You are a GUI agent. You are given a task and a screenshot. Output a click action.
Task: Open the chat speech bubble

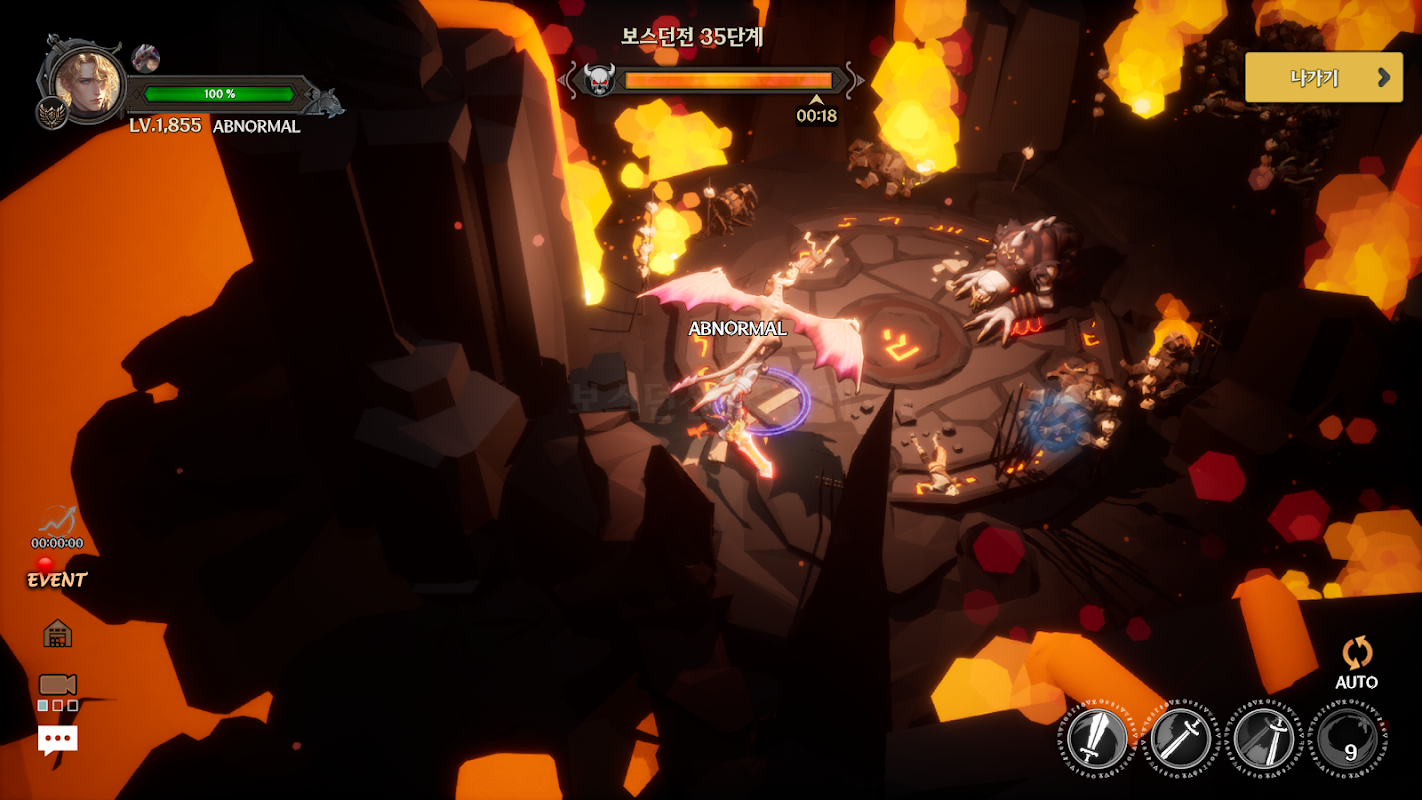coord(57,740)
